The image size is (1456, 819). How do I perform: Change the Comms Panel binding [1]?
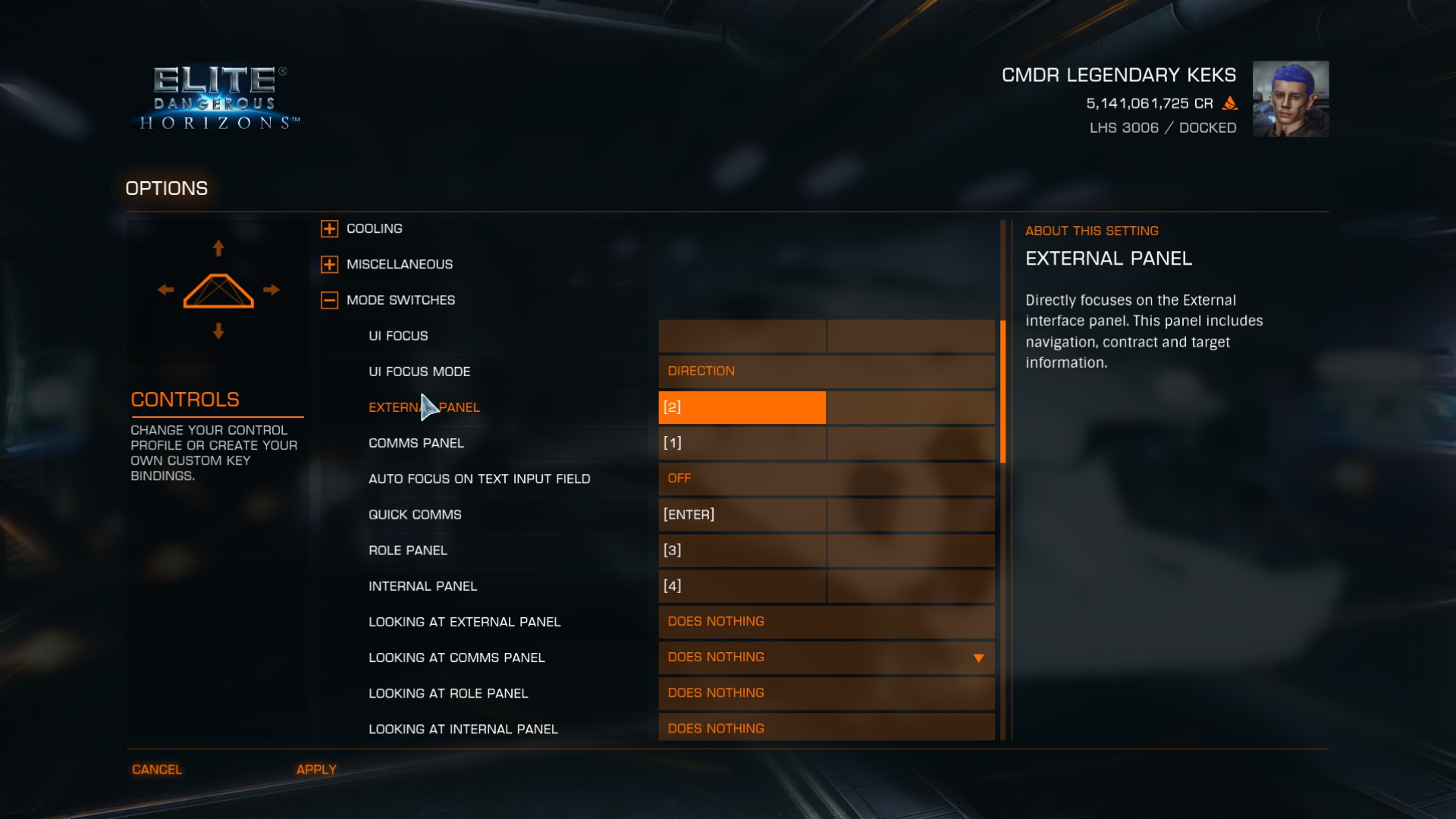(x=742, y=443)
